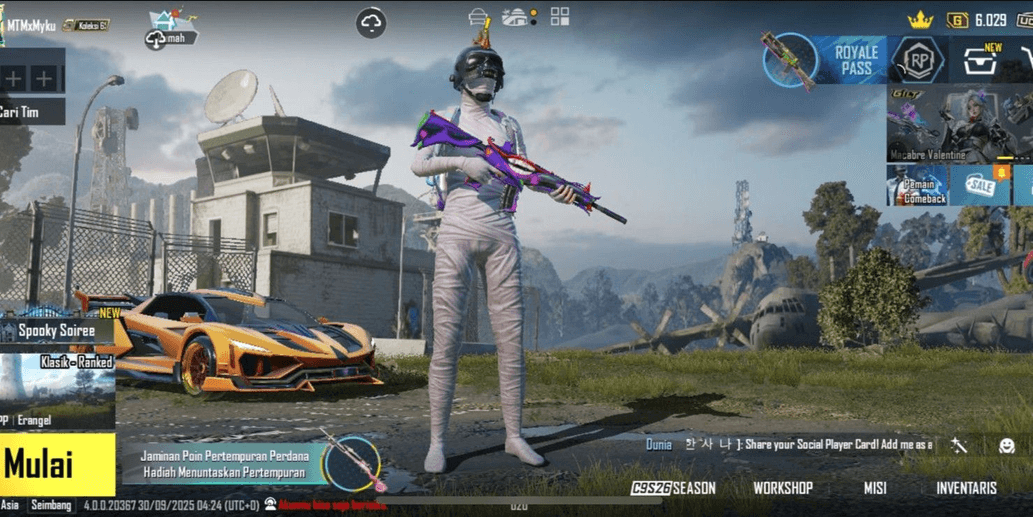Screen dimensions: 1033x517
Task: Click the cloud download icon at top
Action: [371, 23]
